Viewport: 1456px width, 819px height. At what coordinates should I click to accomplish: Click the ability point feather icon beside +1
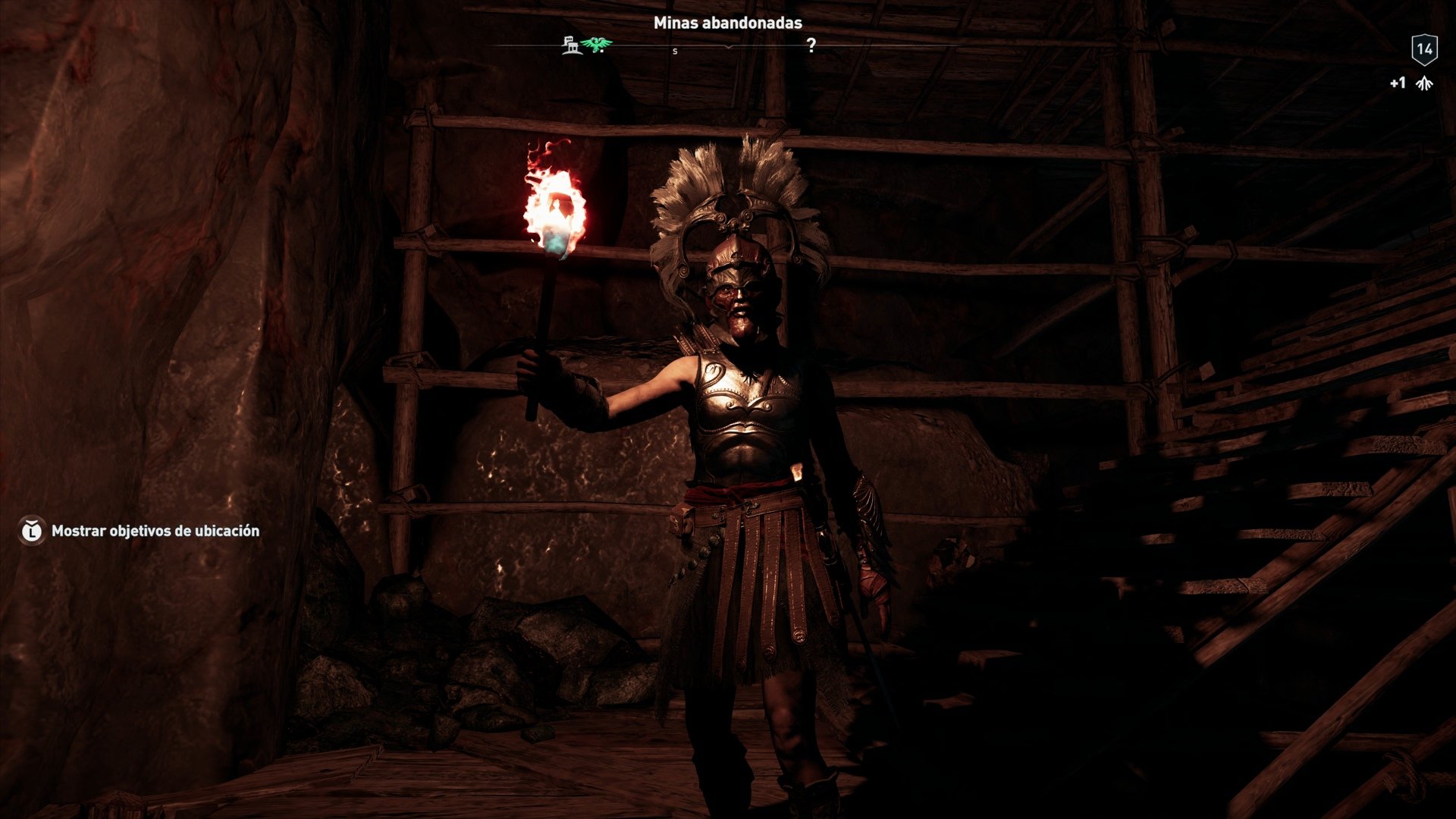tap(1424, 83)
